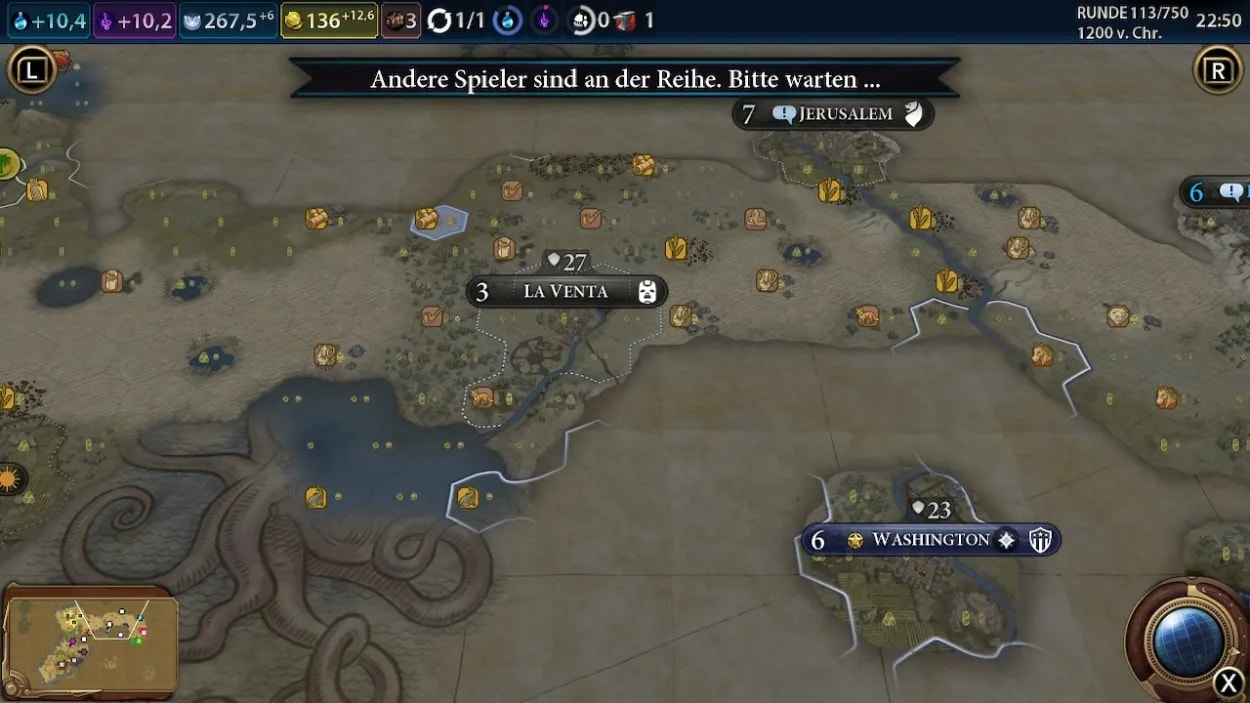Open the science yield panel
This screenshot has height=703, width=1250.
tap(48, 20)
